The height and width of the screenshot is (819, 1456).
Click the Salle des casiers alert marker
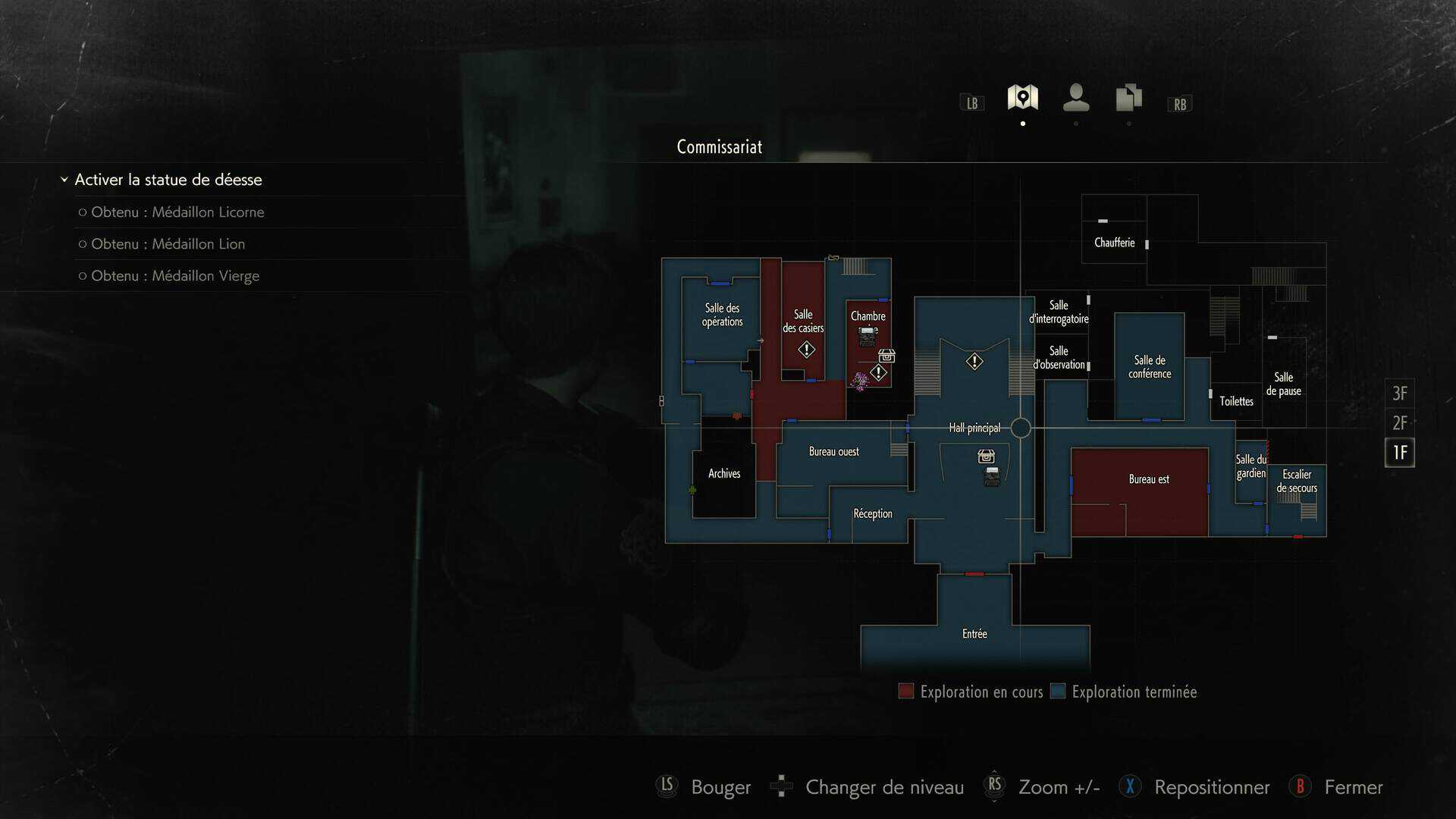click(x=806, y=350)
